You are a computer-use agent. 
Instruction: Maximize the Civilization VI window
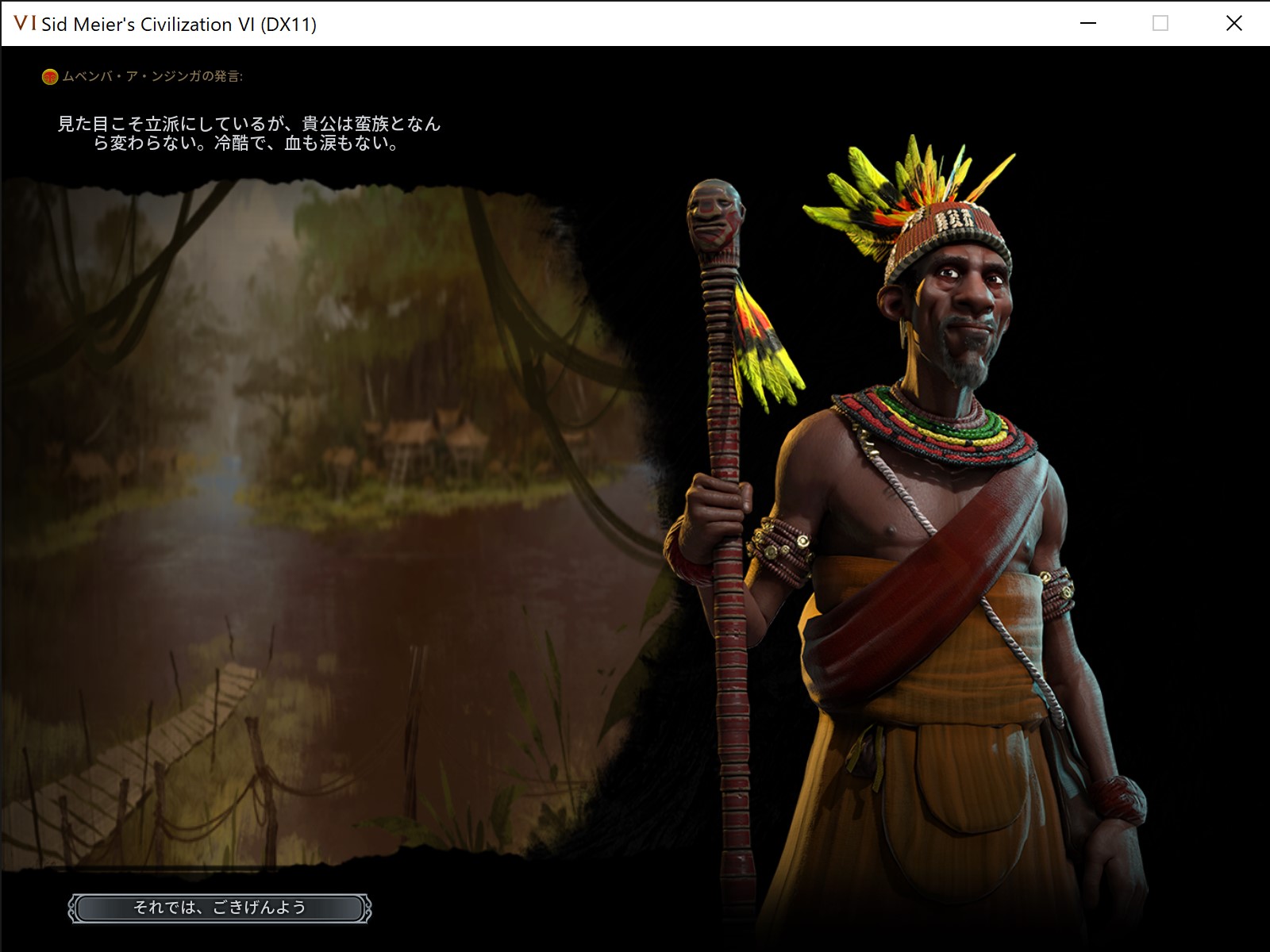point(1160,24)
